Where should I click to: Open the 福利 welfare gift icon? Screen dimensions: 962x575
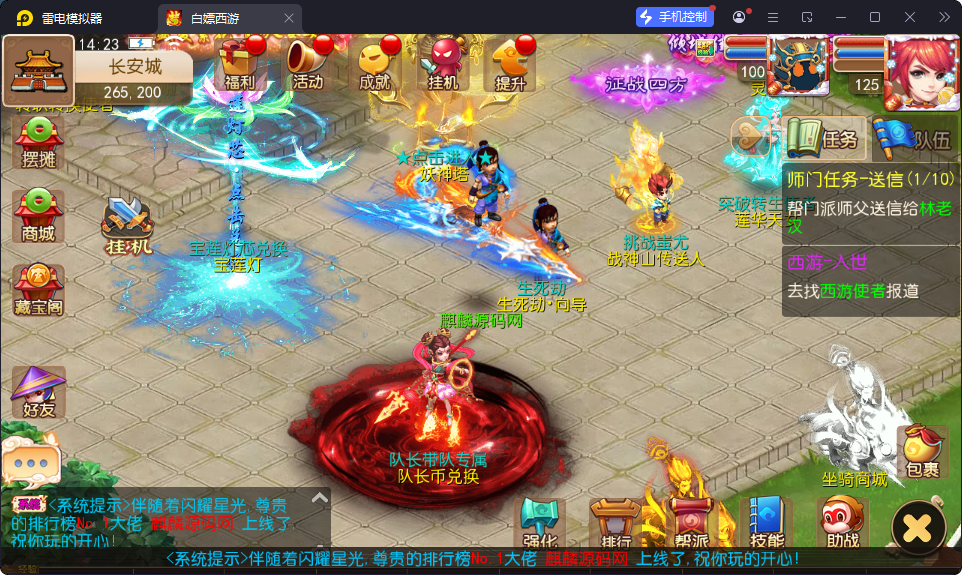[240, 66]
